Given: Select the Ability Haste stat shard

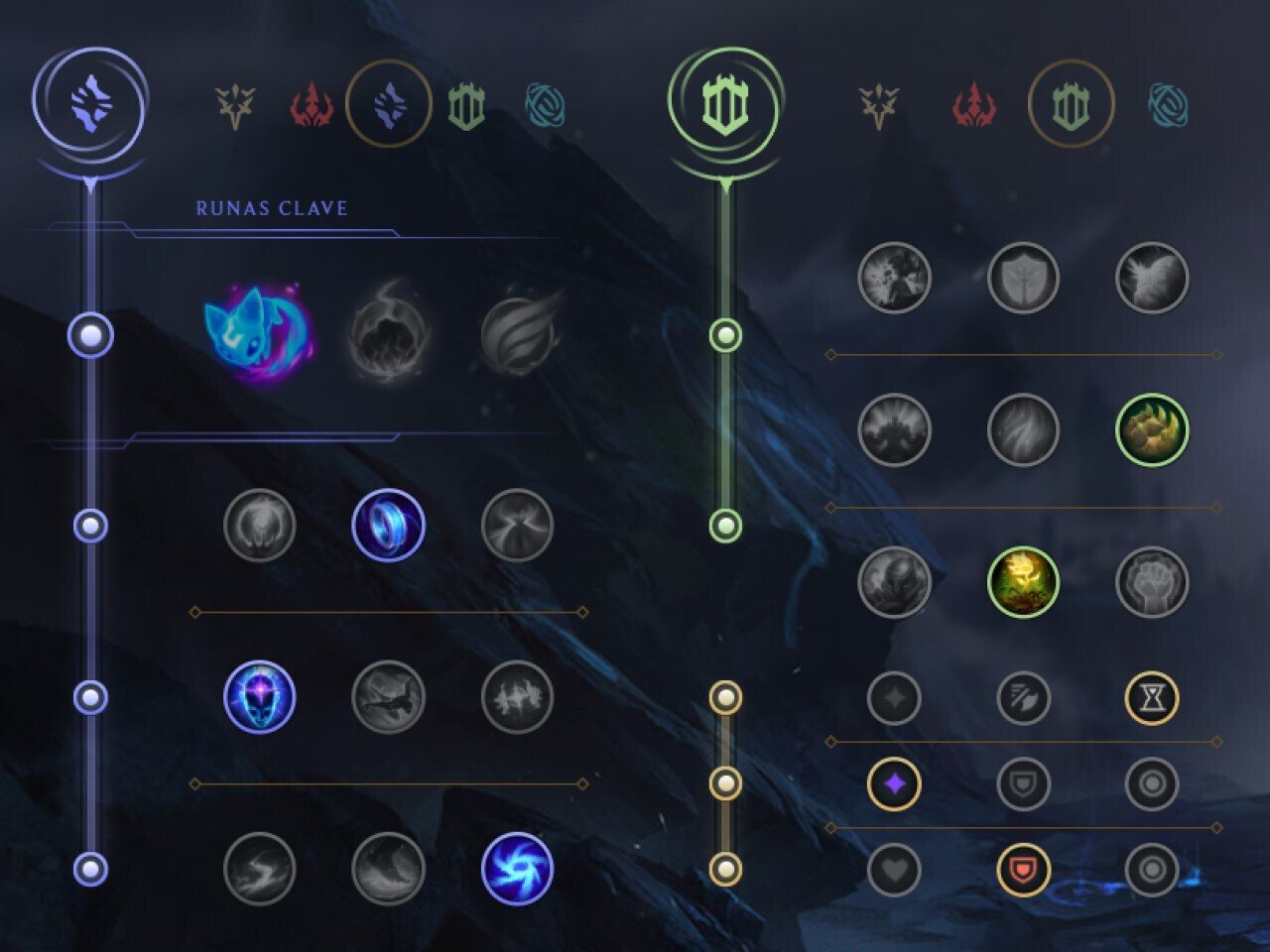Looking at the screenshot, I should point(1152,697).
